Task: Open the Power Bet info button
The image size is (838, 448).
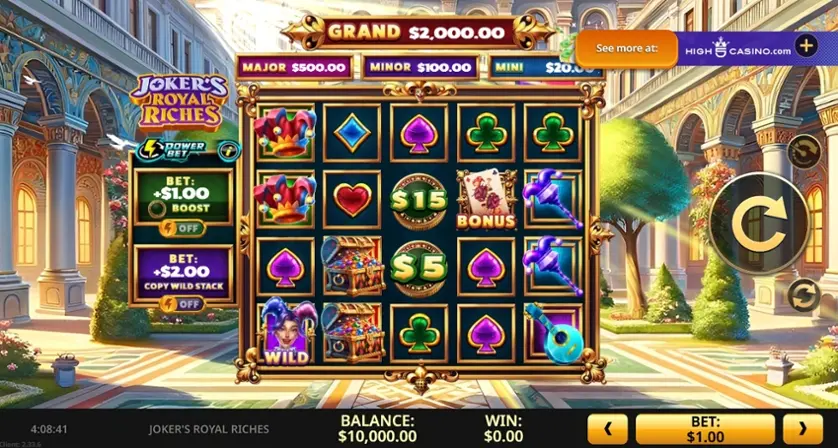Action: [x=230, y=150]
